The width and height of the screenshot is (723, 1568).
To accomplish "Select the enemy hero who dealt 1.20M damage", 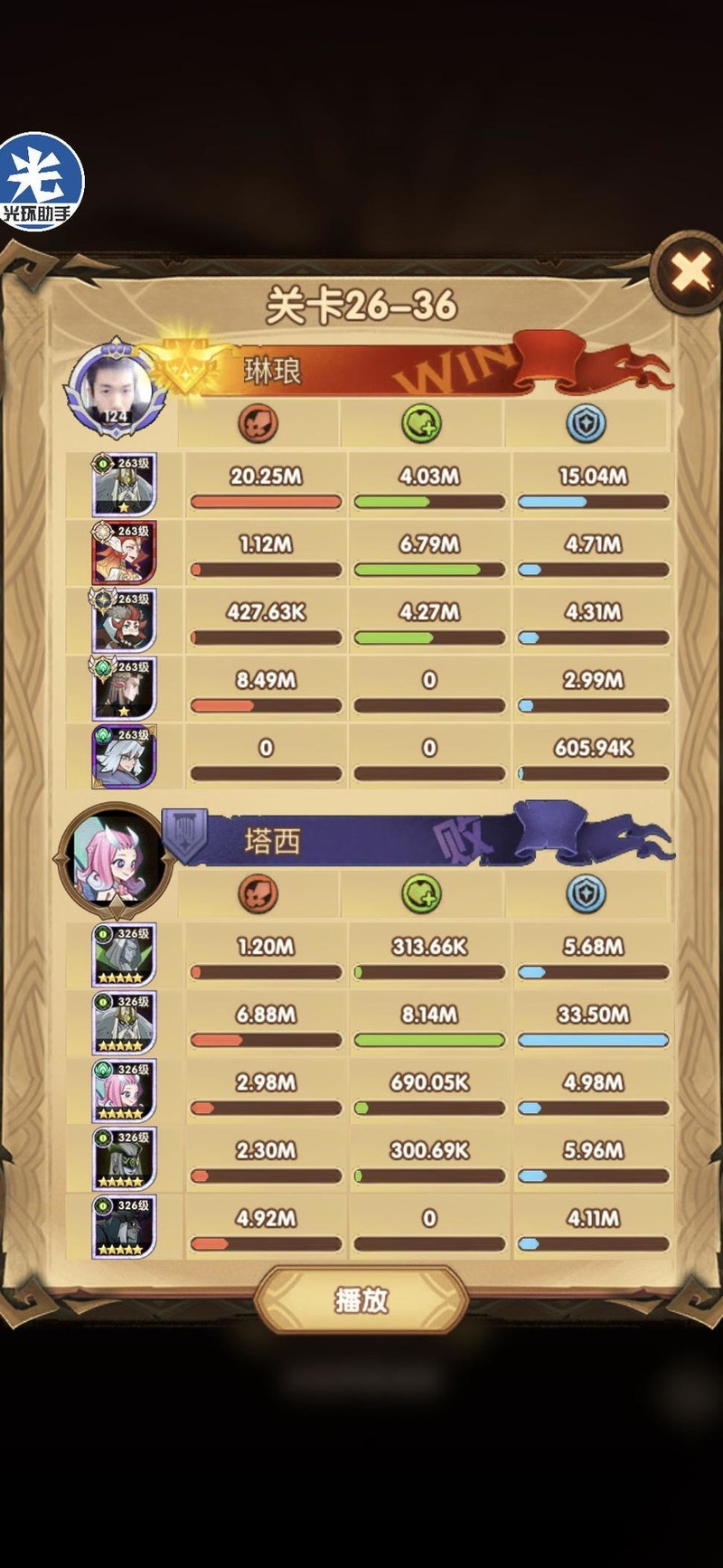I will (124, 955).
